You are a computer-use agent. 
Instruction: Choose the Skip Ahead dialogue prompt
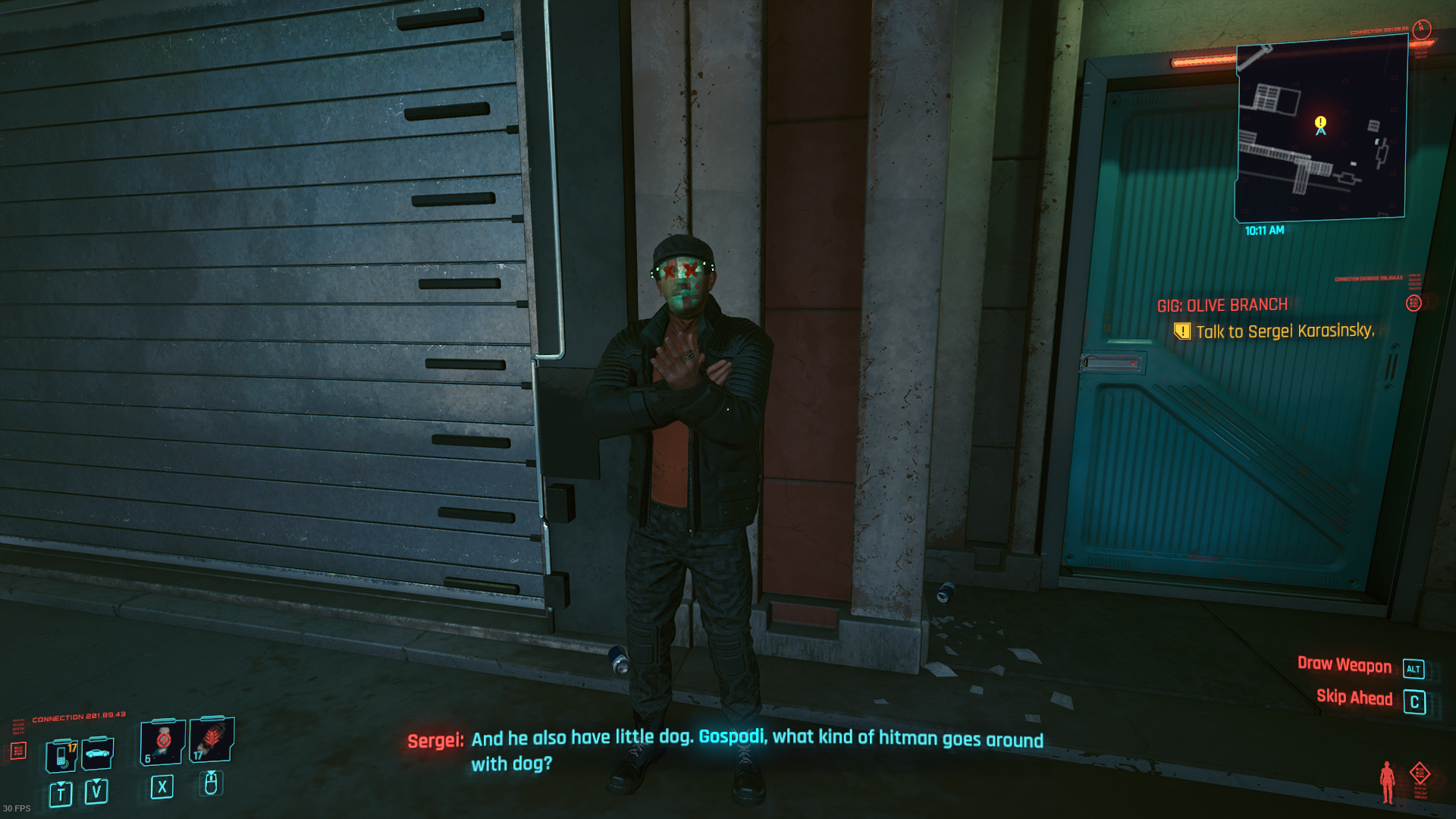pyautogui.click(x=1354, y=698)
